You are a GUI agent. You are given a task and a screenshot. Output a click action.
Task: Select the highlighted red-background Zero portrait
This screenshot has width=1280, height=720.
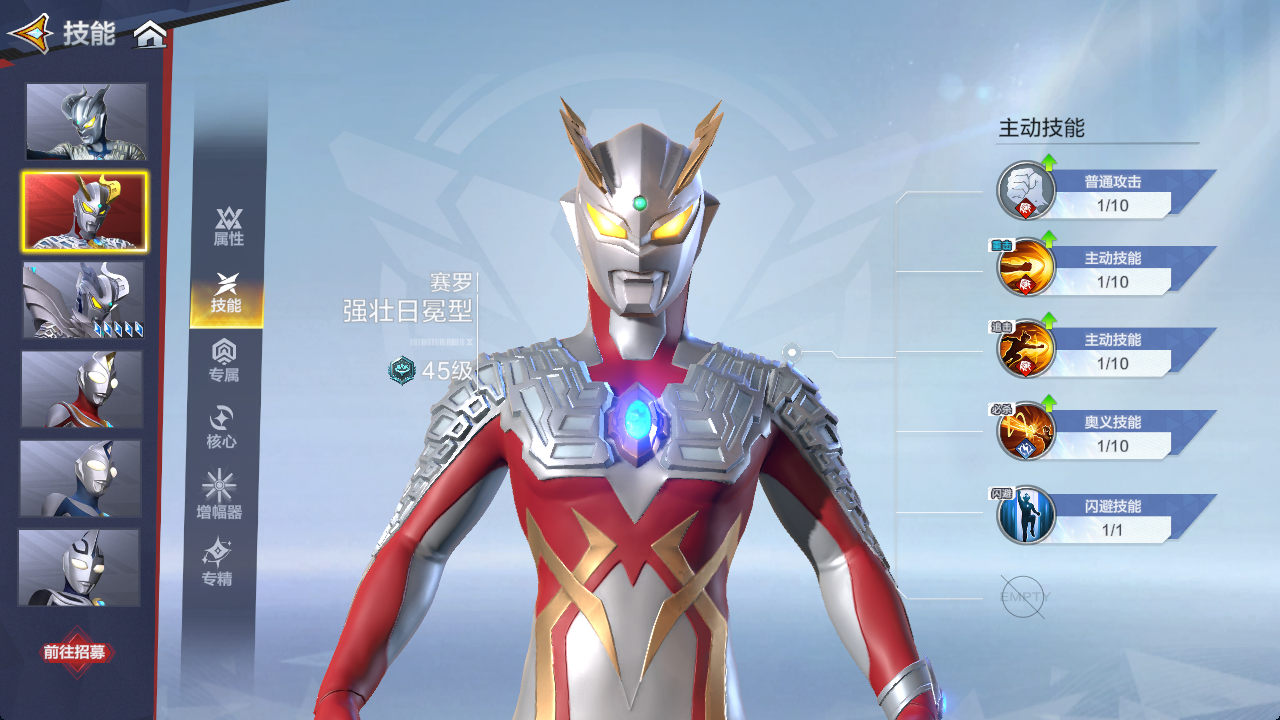point(85,211)
